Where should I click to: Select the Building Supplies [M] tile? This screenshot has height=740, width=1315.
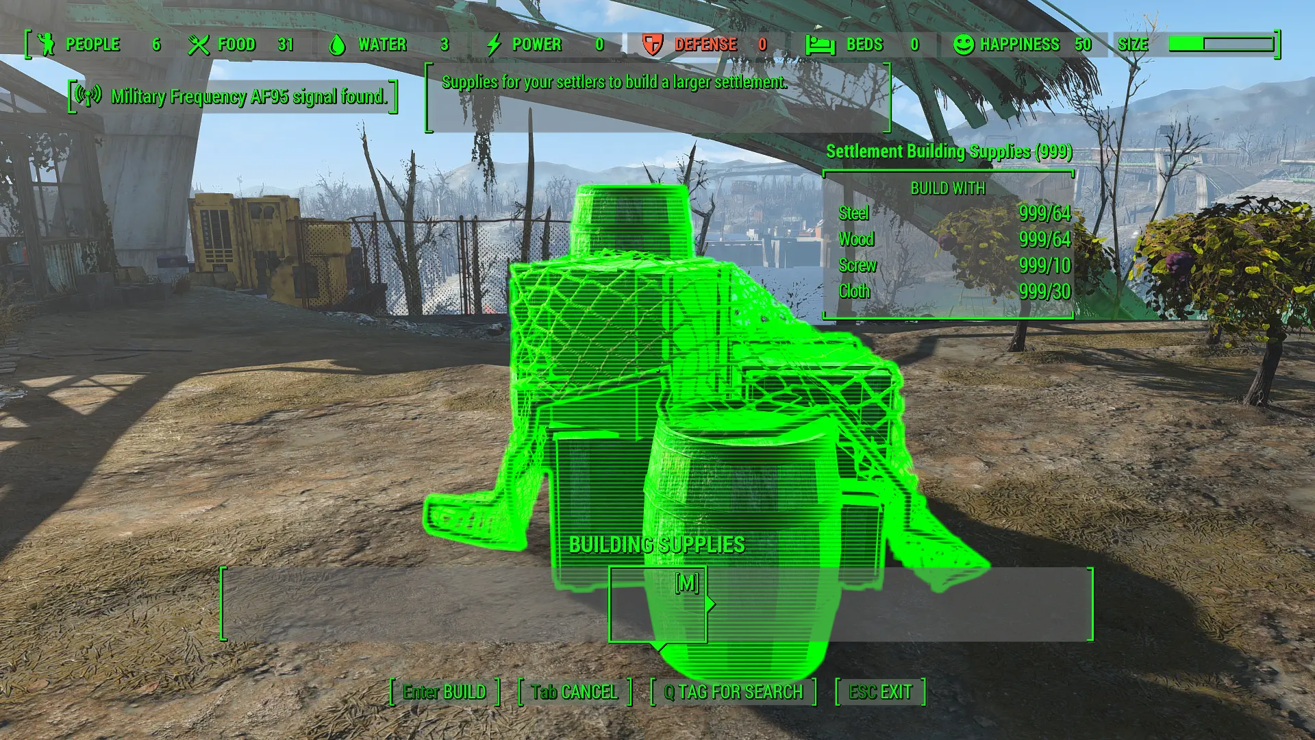[658, 604]
